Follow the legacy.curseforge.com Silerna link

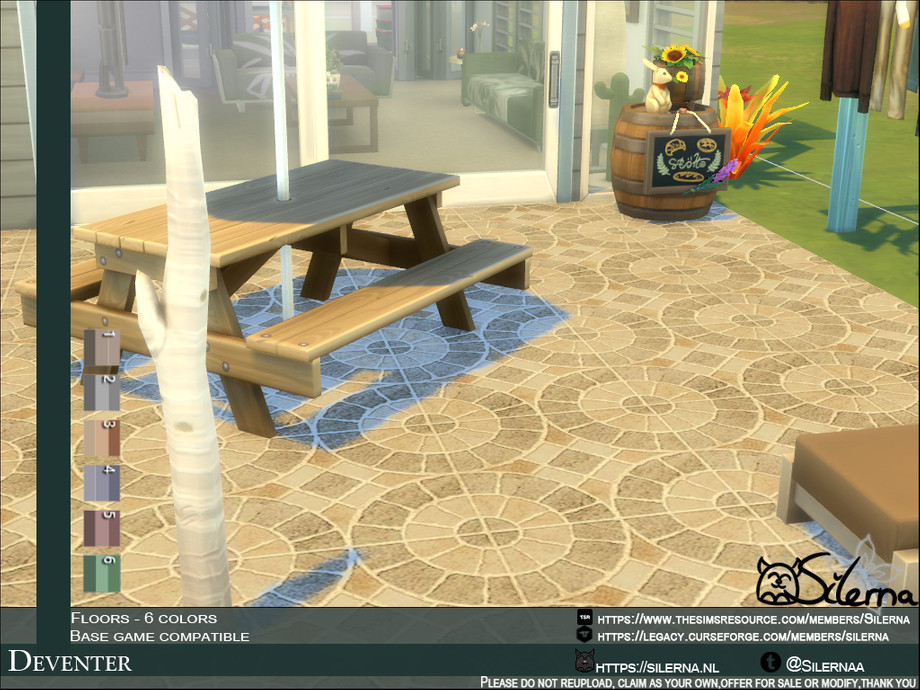pos(742,636)
